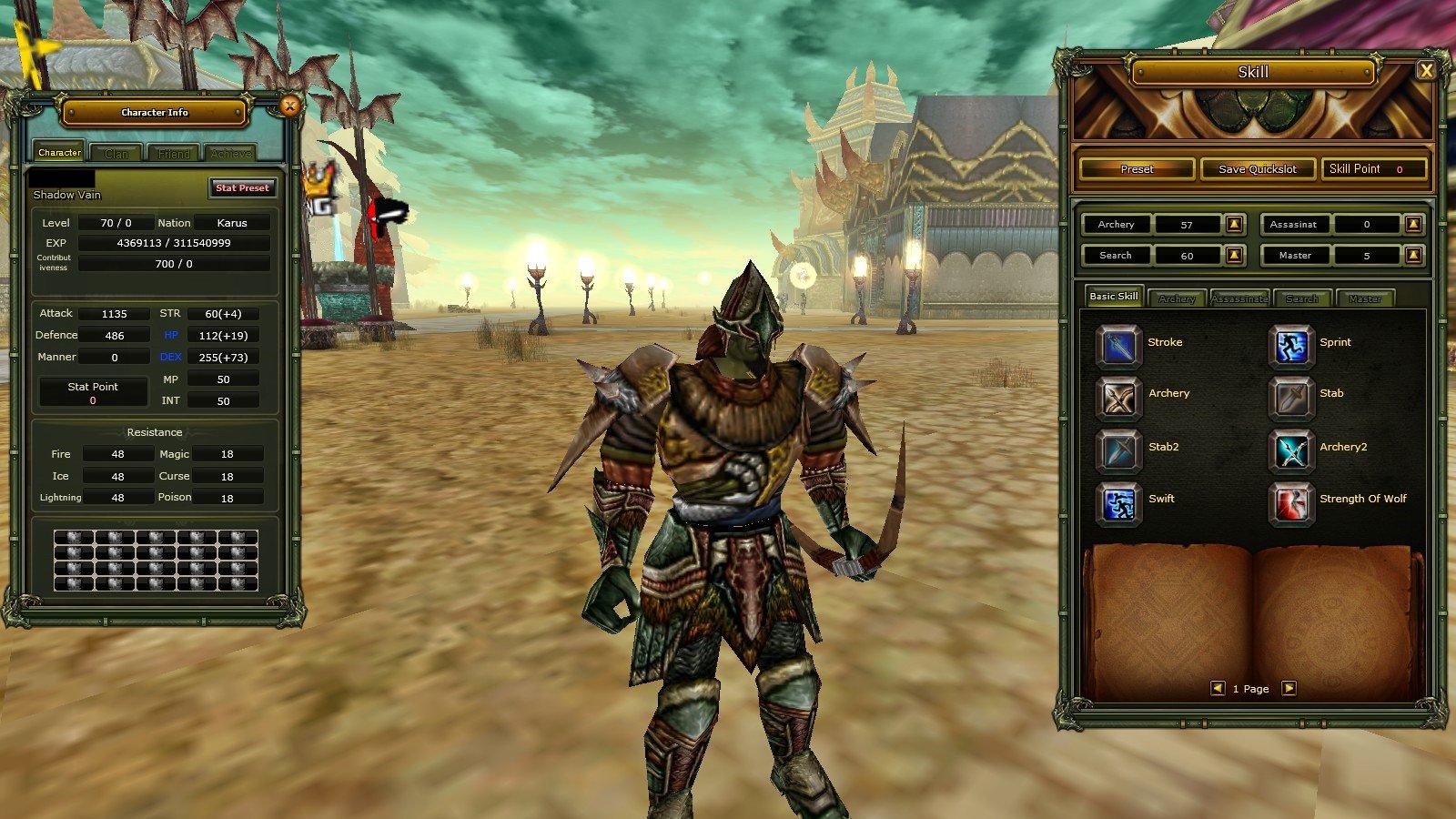
Task: Raise Archery points with its up arrow
Action: (1235, 224)
